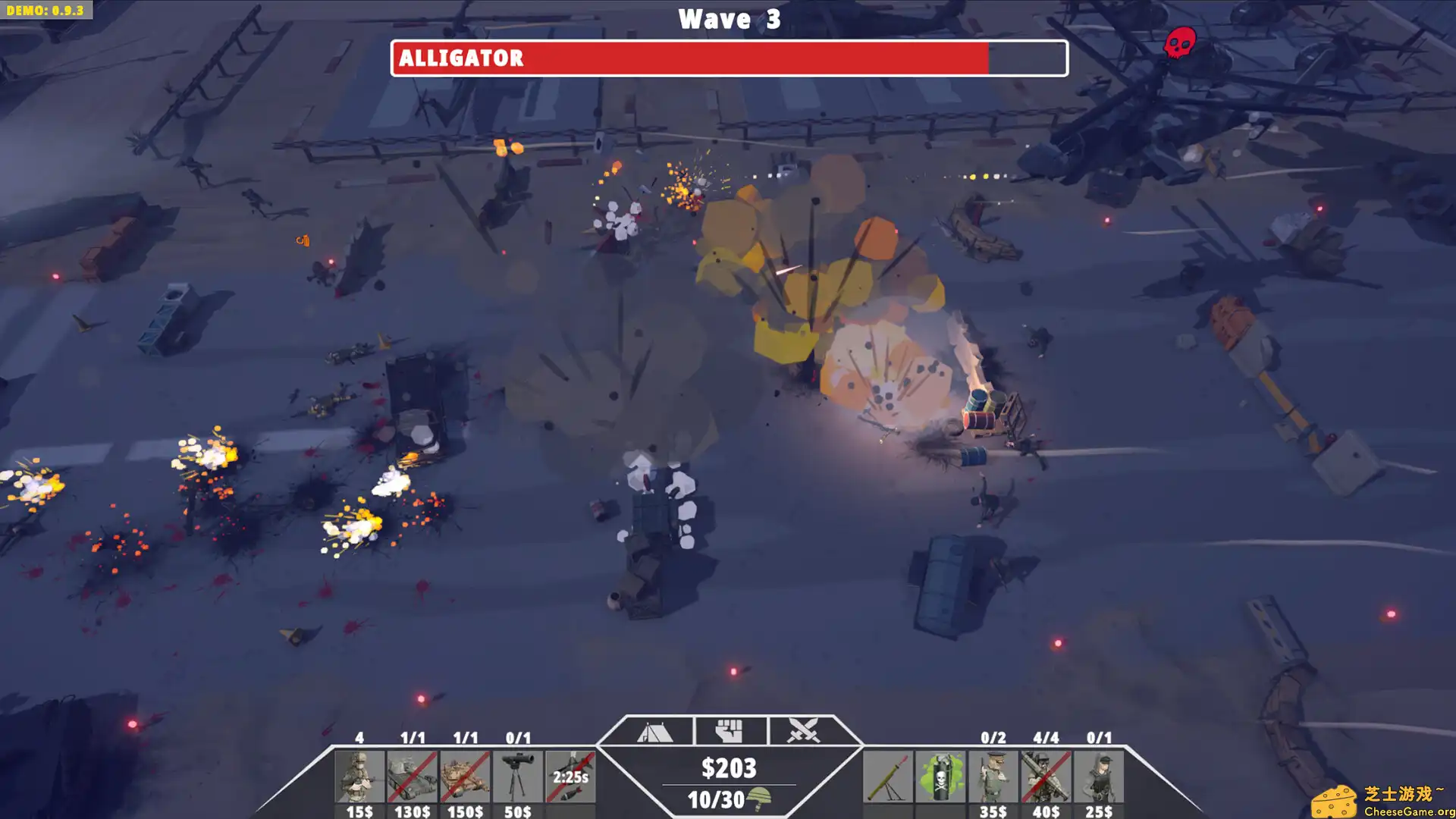Recruit the soldier unit for 25$
The image size is (1456, 819).
tap(1097, 775)
